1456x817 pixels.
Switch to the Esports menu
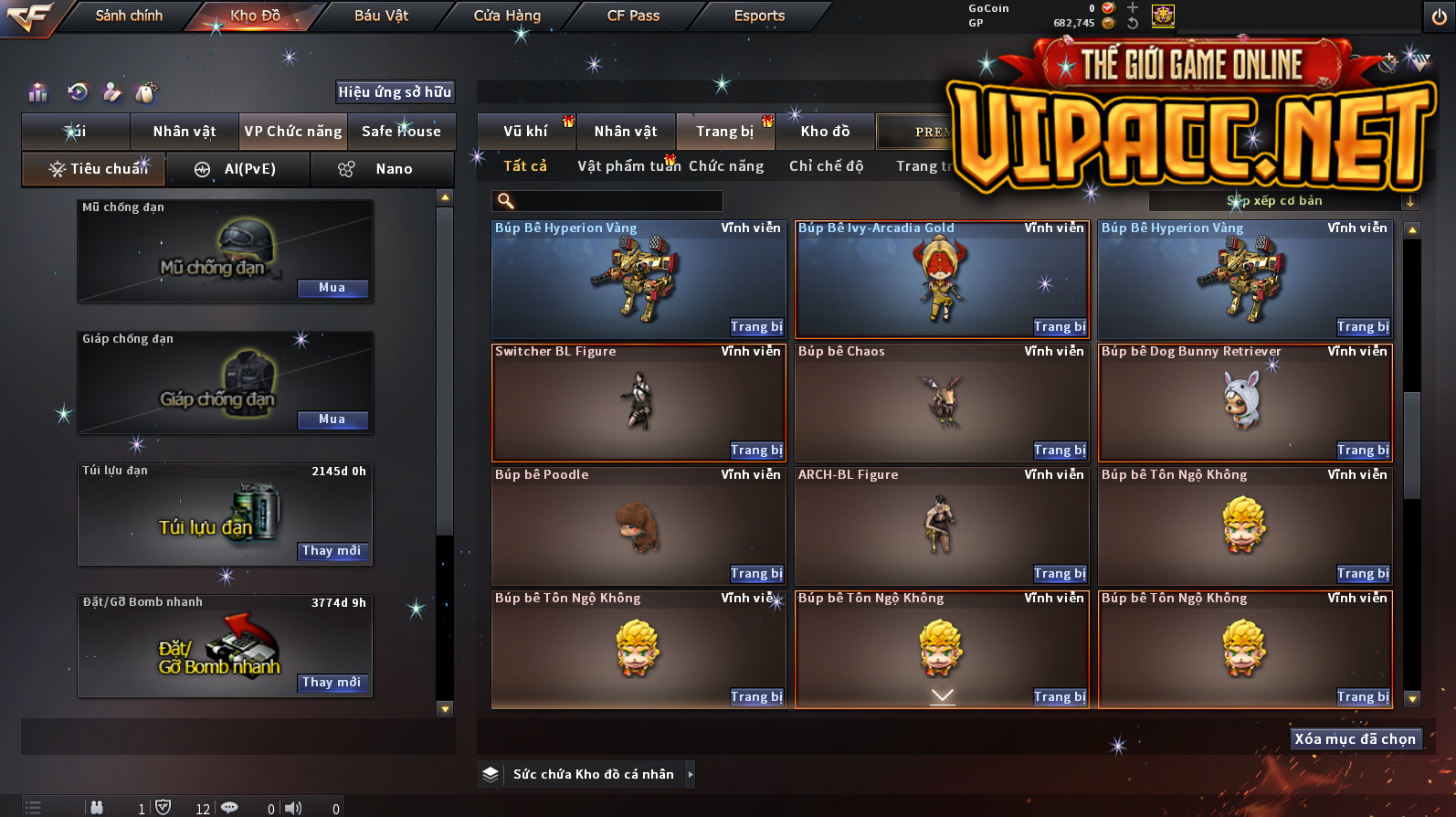tap(759, 16)
